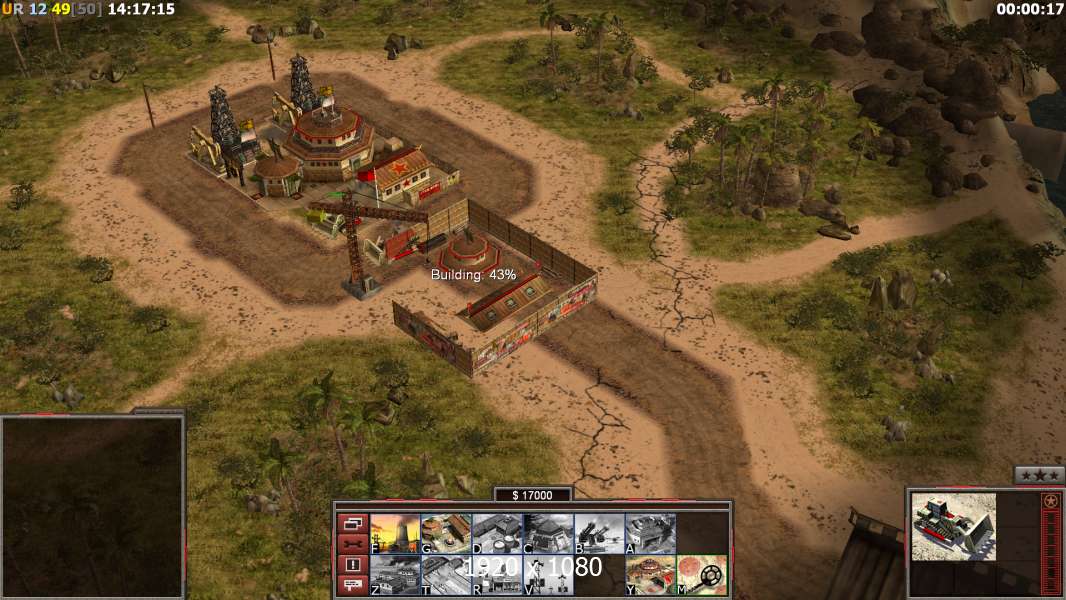
Task: Click the bulldozer unit portrait
Action: pos(953,526)
